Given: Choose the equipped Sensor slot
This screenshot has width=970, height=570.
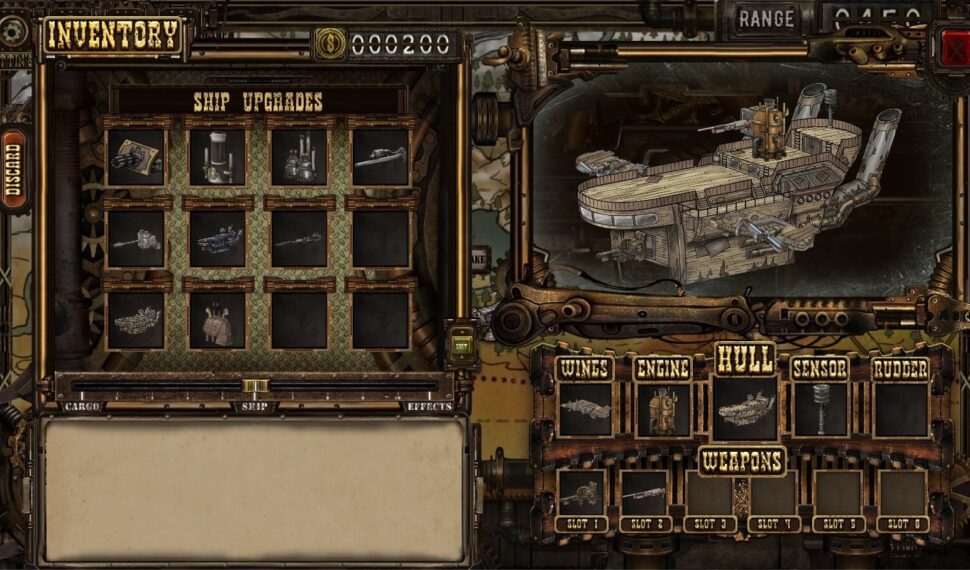Looking at the screenshot, I should pyautogui.click(x=820, y=408).
